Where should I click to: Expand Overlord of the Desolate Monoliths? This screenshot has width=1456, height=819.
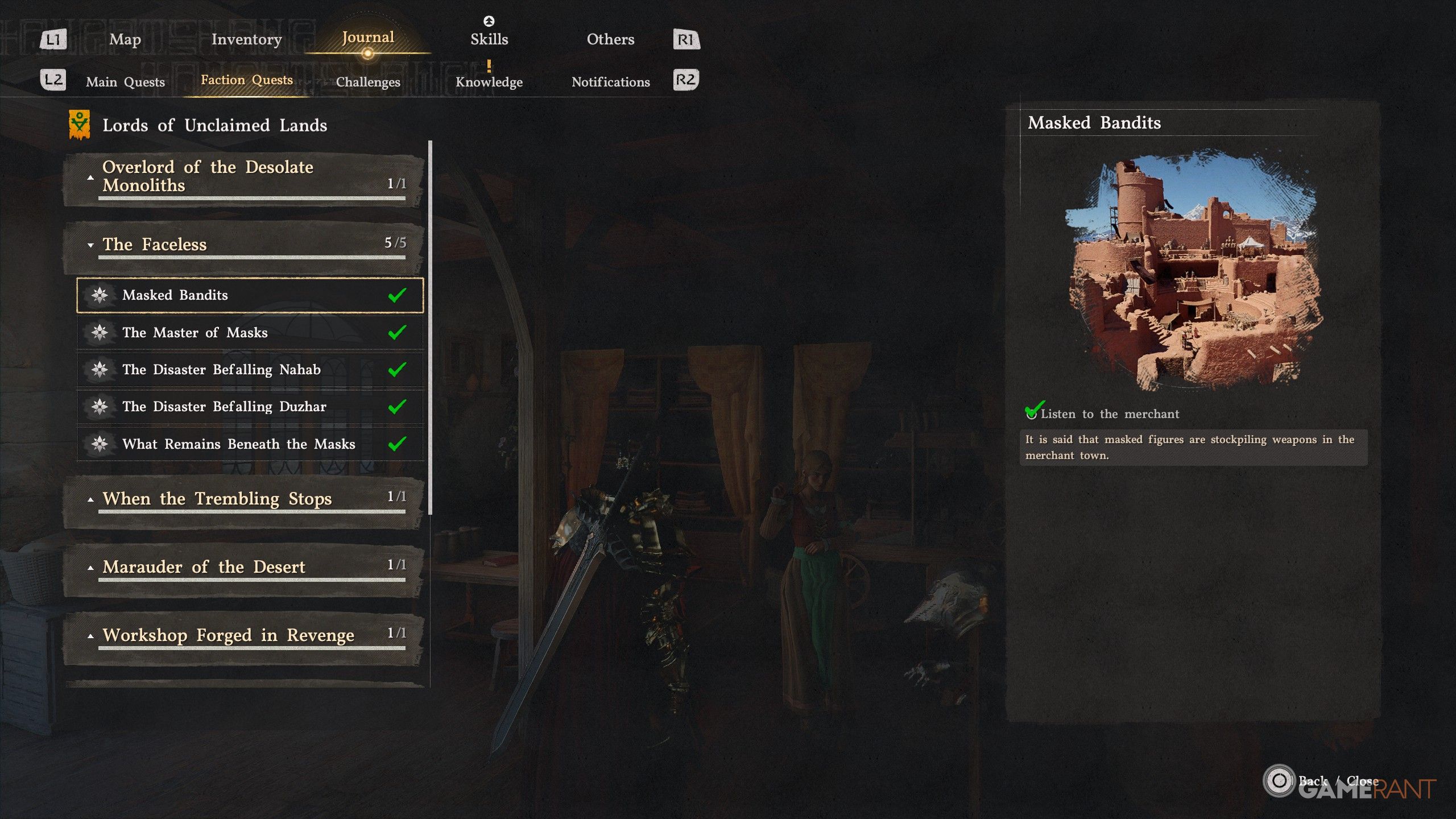click(x=245, y=177)
